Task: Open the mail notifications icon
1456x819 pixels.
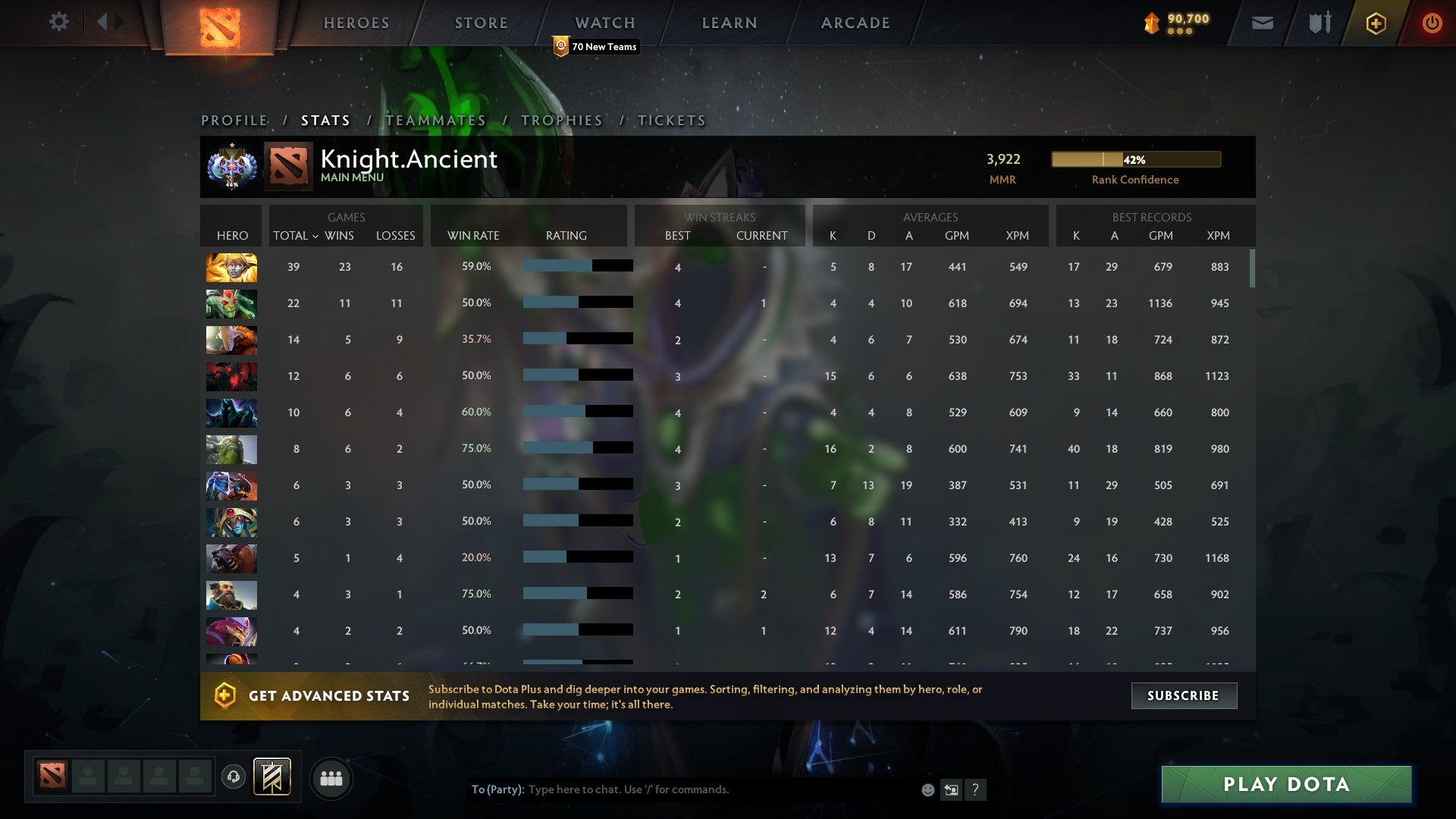Action: point(1261,23)
